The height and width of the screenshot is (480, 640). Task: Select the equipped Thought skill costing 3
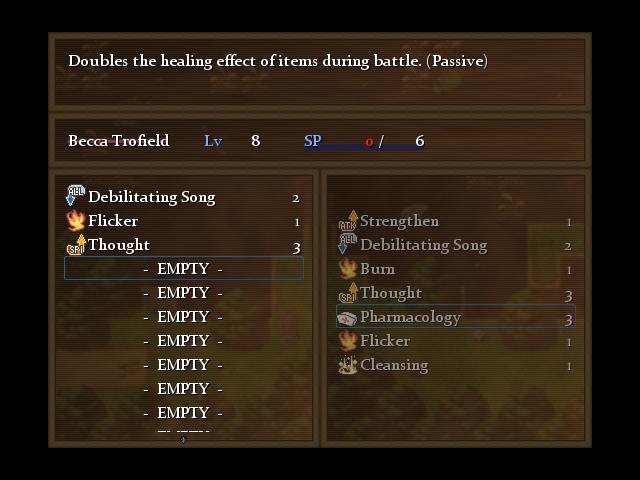(x=119, y=245)
